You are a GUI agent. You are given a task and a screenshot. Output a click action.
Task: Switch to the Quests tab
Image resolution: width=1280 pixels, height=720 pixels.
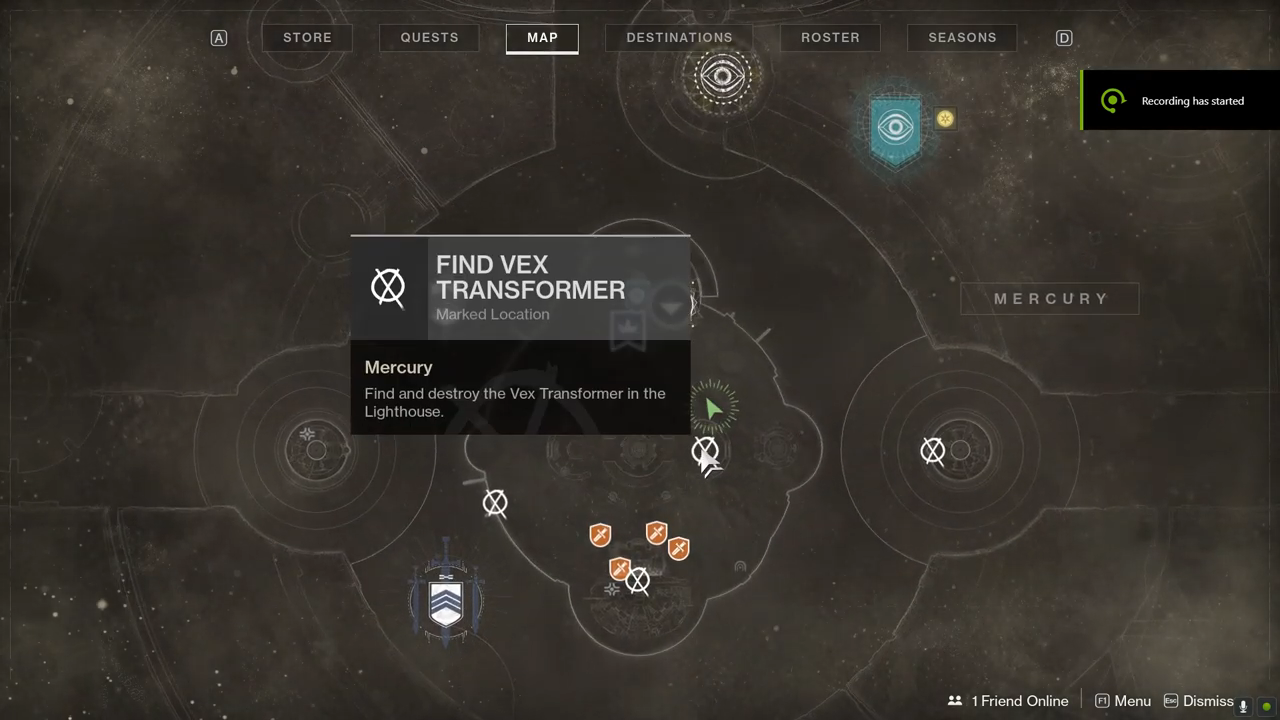[x=429, y=38]
